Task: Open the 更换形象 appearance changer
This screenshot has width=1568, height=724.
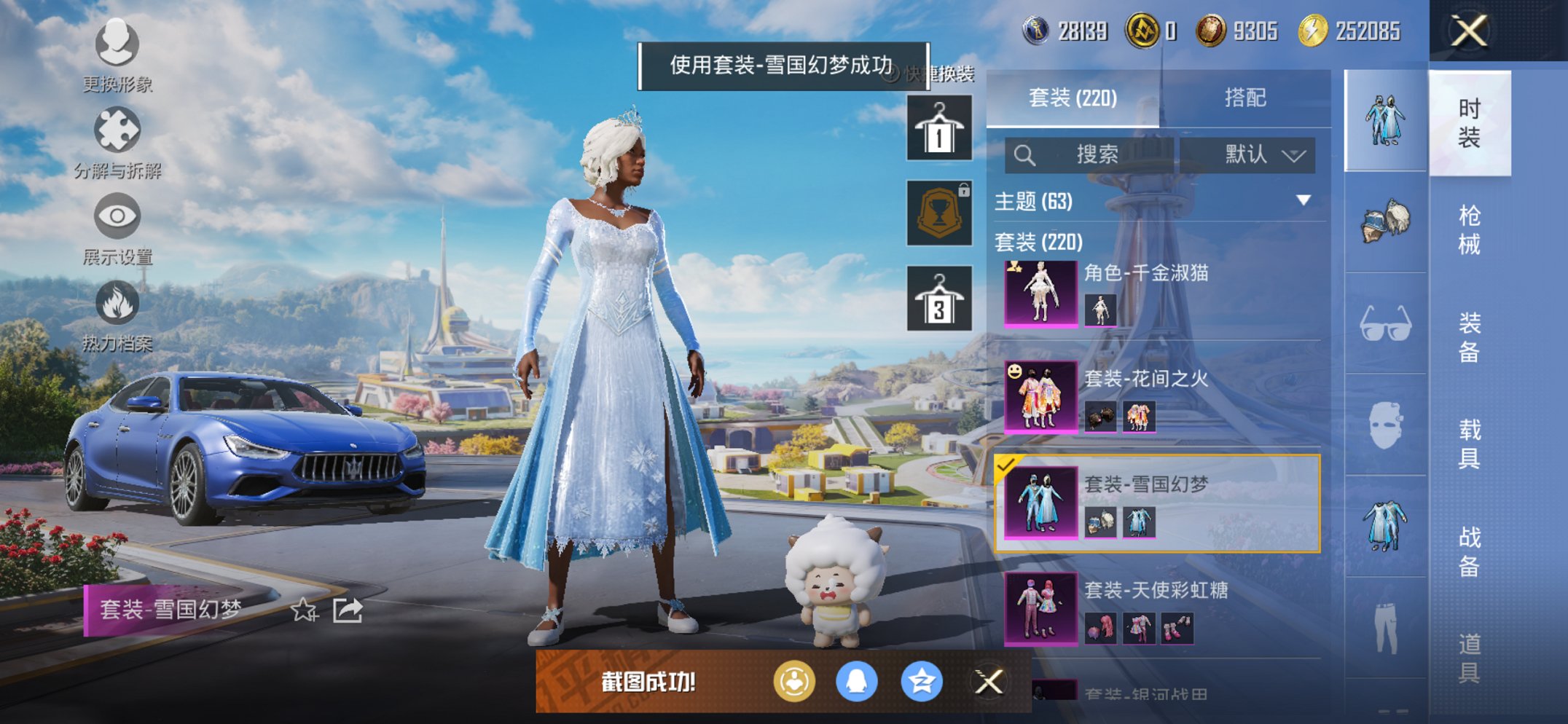Action: 117,45
